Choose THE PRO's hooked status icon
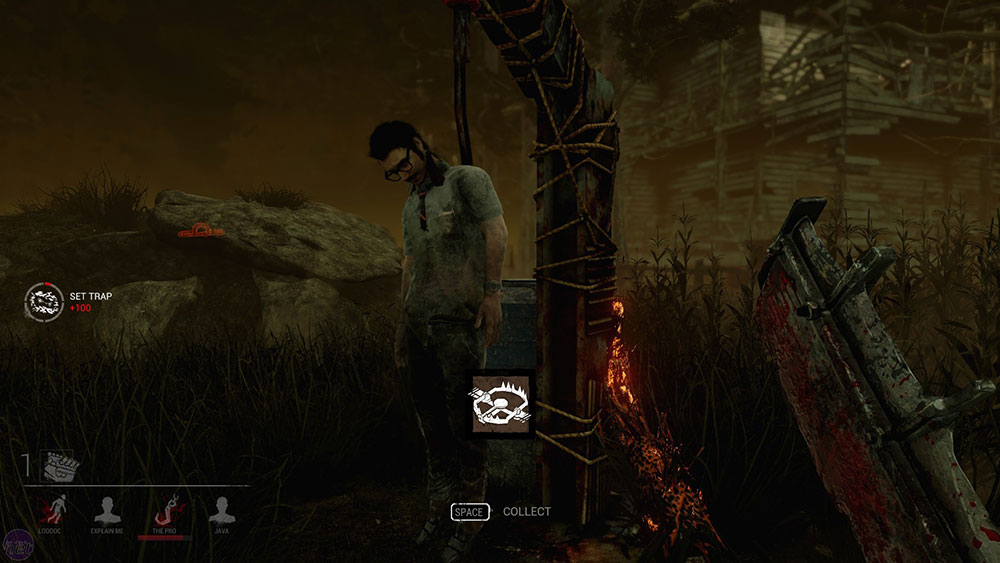This screenshot has height=563, width=1000. click(165, 510)
